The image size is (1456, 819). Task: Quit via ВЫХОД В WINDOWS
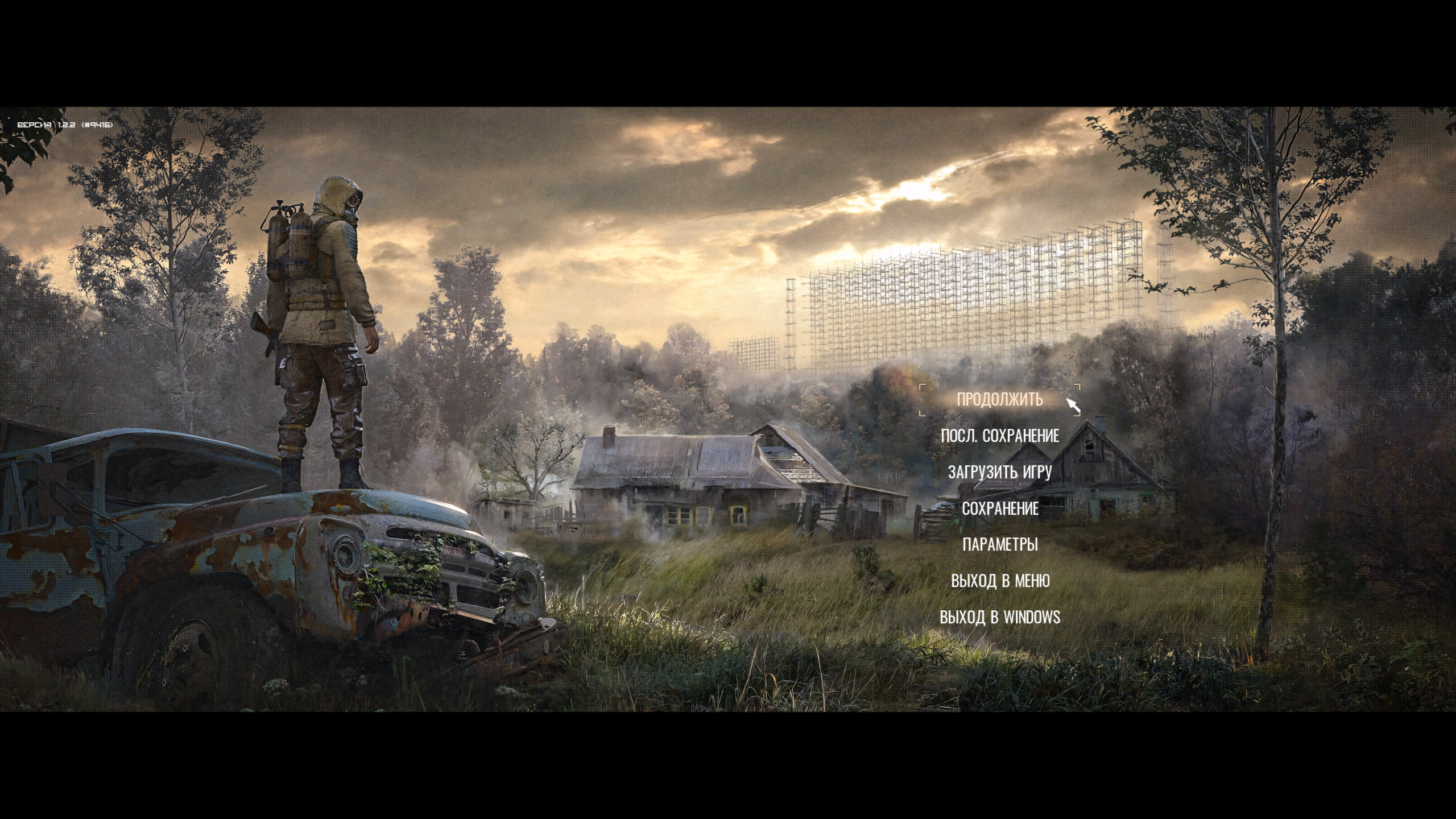pos(999,617)
